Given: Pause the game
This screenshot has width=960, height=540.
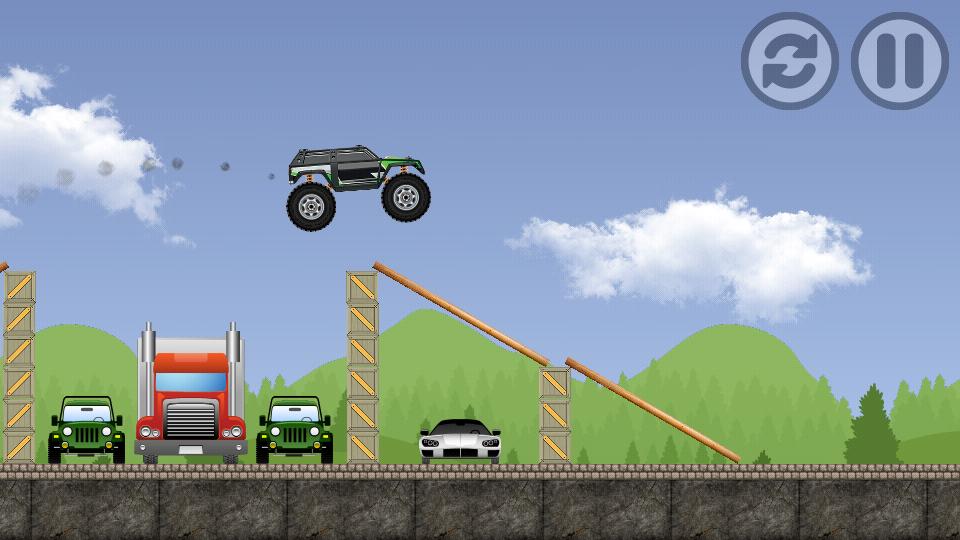Looking at the screenshot, I should click(899, 60).
